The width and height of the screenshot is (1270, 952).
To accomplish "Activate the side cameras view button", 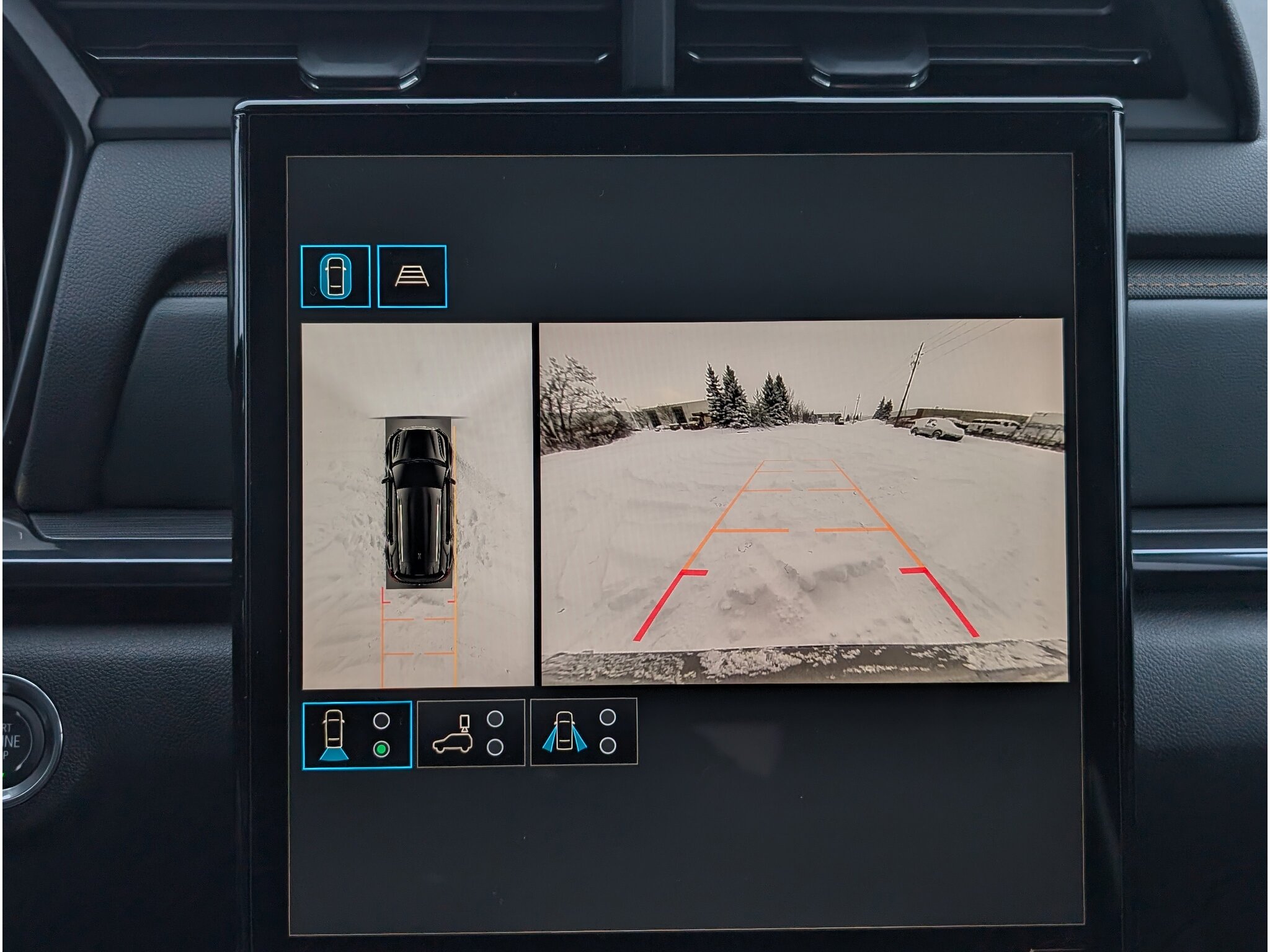I will tap(584, 732).
